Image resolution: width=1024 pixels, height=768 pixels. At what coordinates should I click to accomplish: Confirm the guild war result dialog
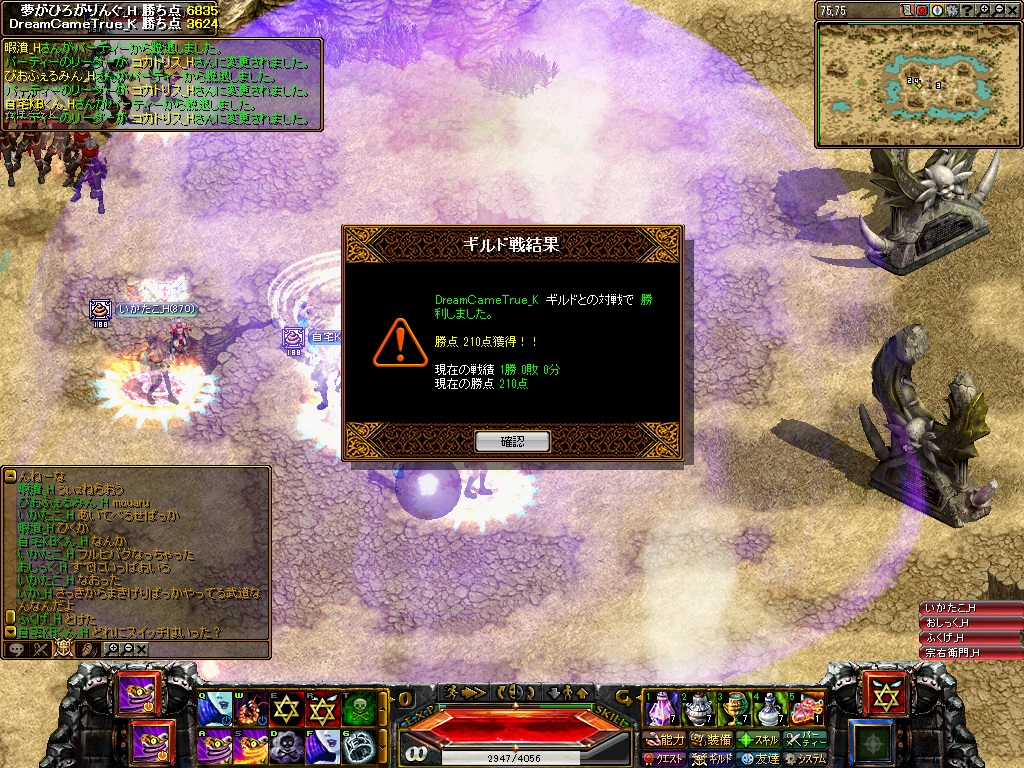coord(512,441)
